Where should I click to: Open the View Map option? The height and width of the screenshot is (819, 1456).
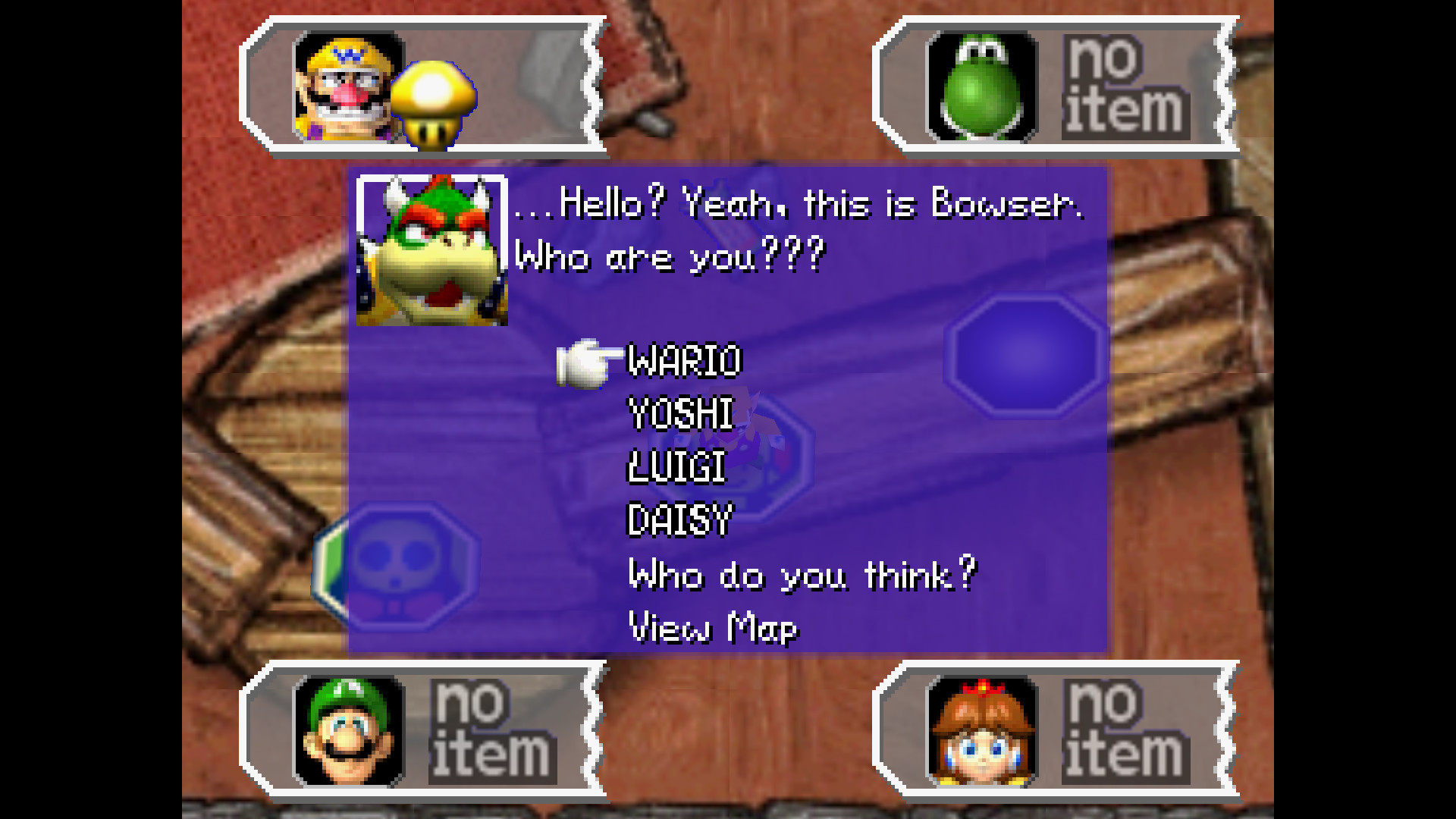click(x=713, y=628)
